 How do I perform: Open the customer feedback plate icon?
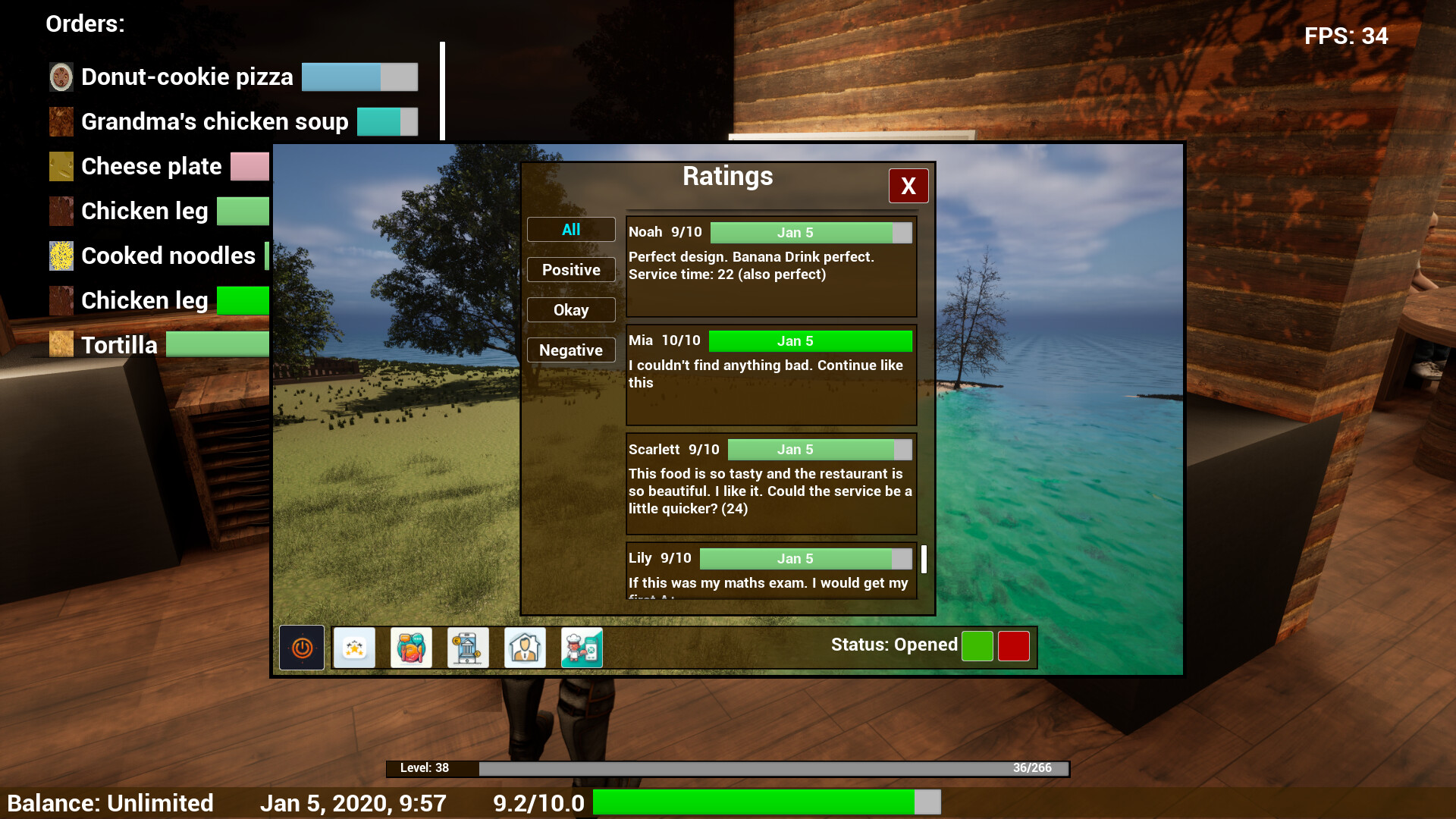coord(410,647)
